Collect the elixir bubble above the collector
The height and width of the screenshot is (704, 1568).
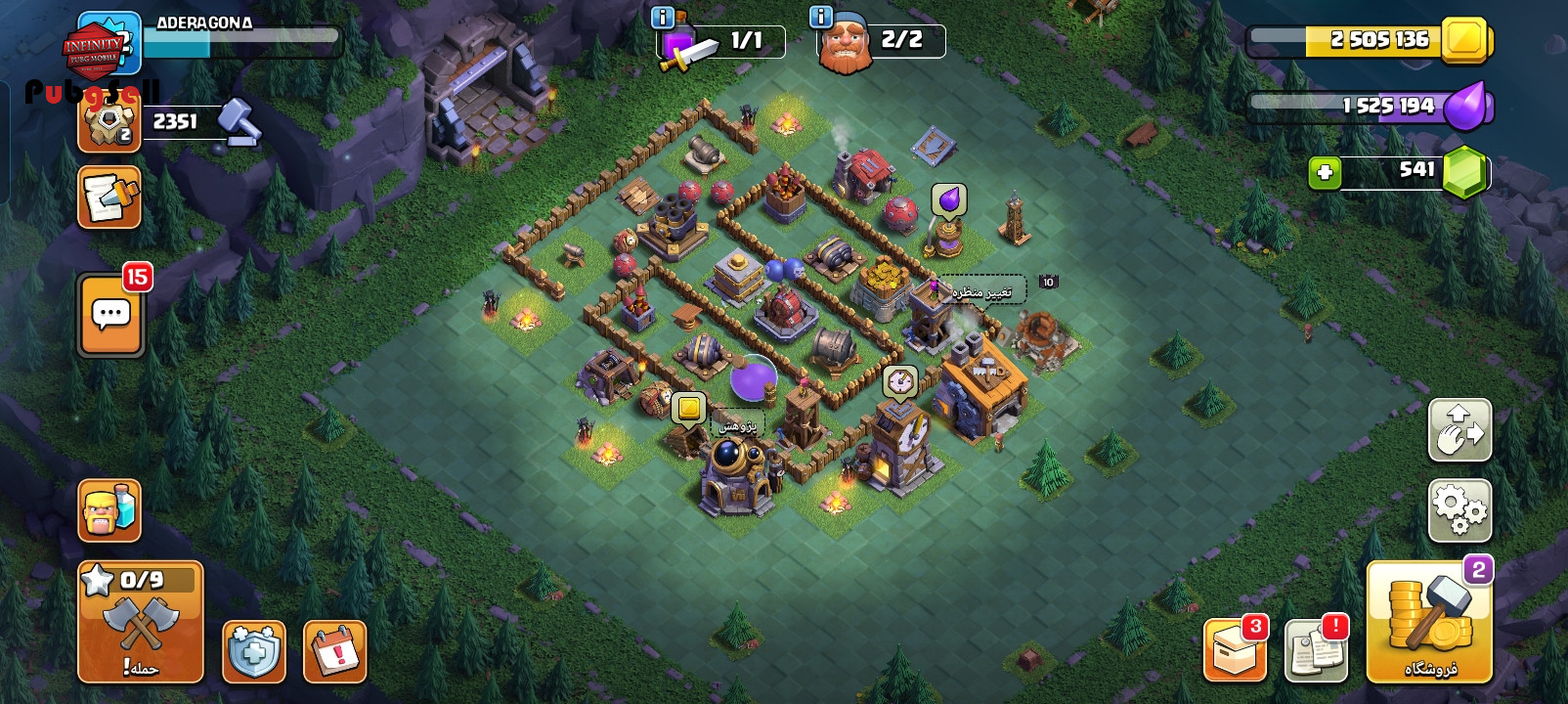click(x=948, y=199)
